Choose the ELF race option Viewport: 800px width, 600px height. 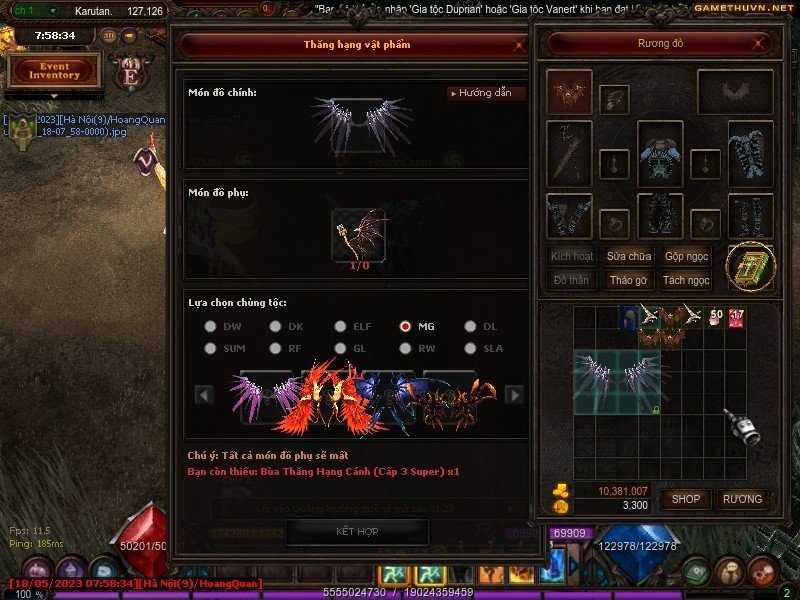340,326
